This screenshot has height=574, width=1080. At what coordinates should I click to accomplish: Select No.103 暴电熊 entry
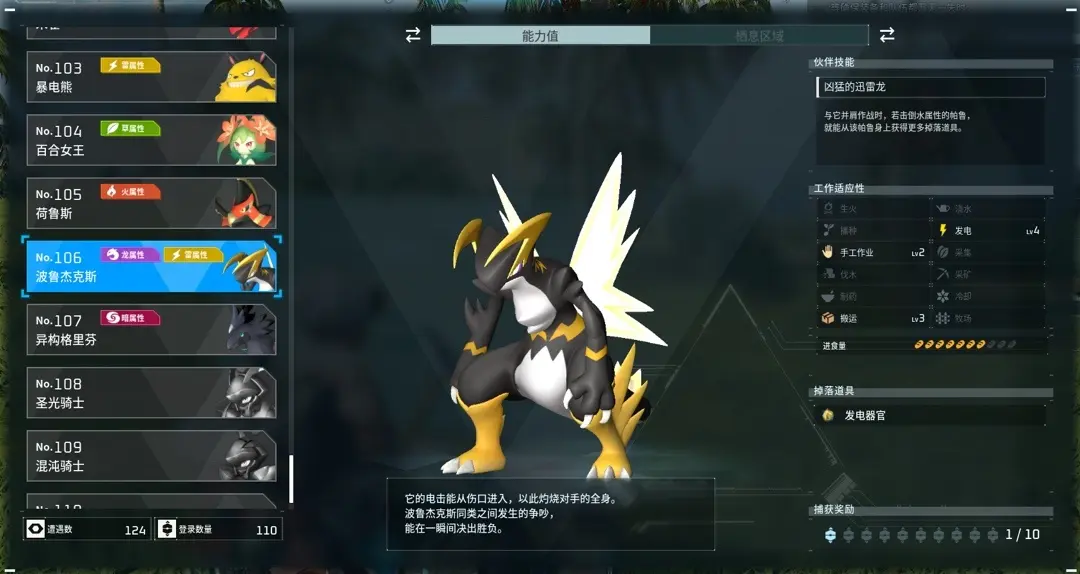click(x=151, y=77)
